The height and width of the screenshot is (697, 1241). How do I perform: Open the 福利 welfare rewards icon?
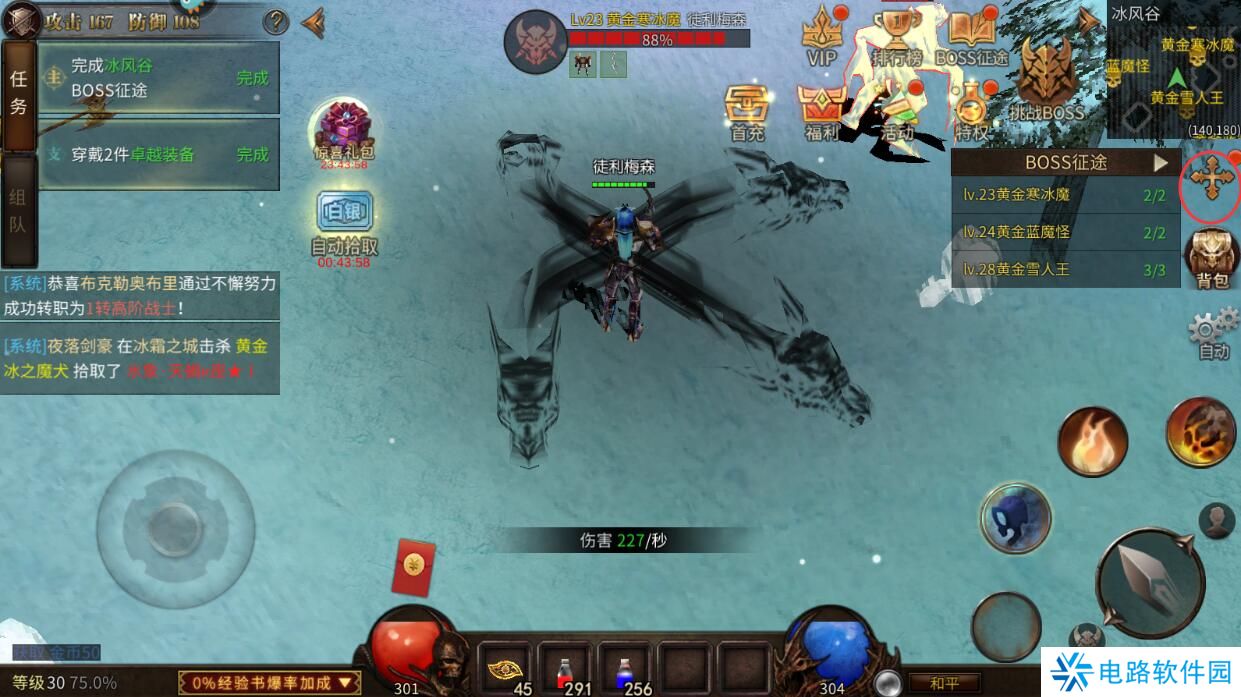point(822,110)
